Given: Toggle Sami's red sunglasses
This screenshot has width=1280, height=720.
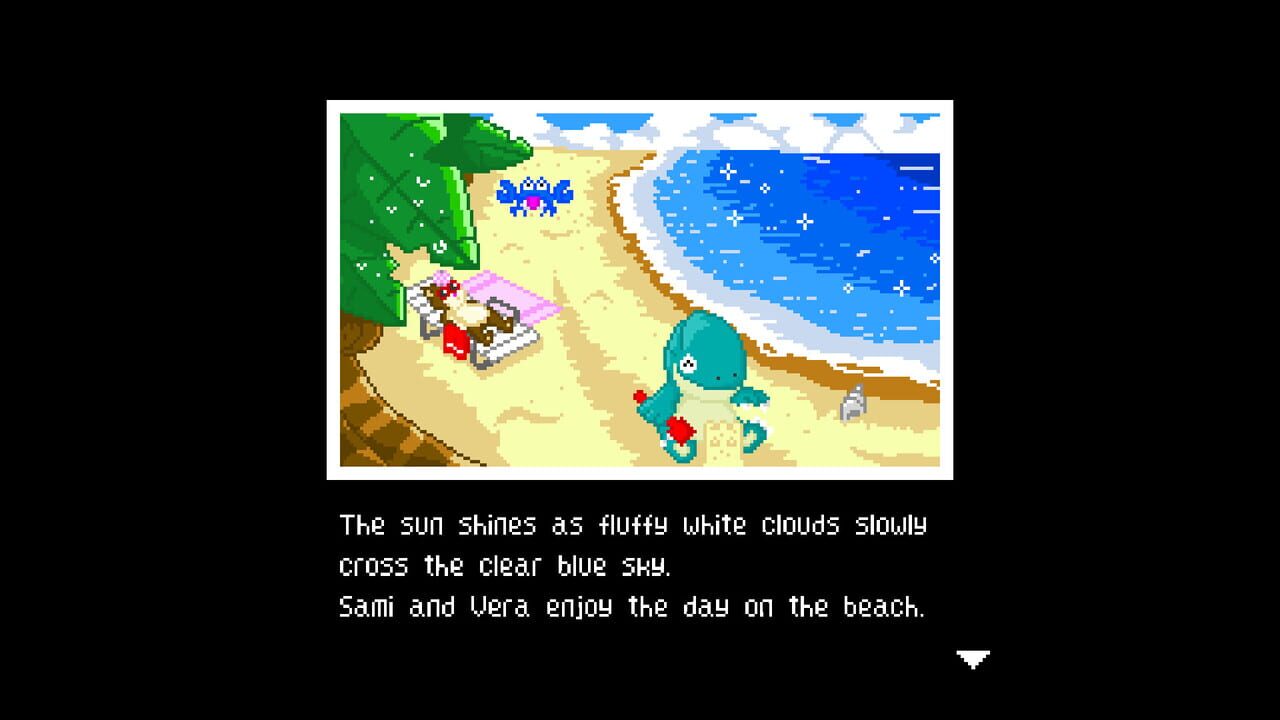Looking at the screenshot, I should (x=450, y=290).
